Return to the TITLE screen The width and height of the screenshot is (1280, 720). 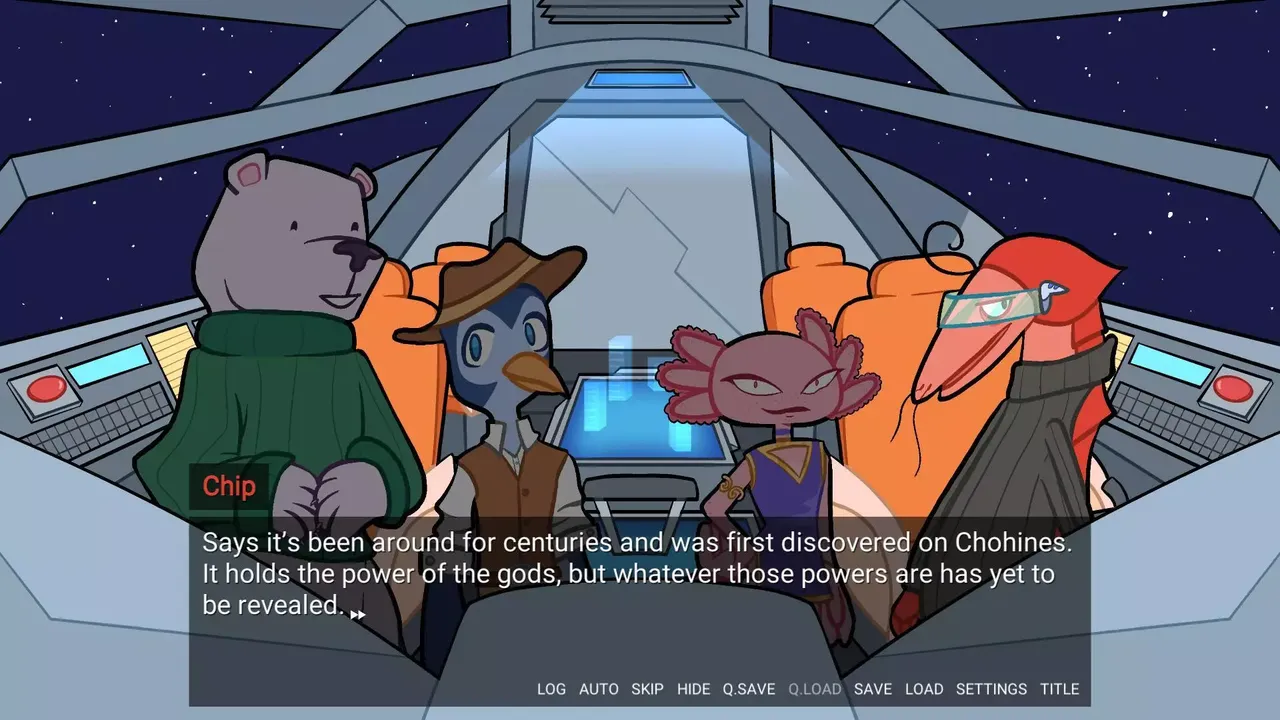coord(1060,689)
